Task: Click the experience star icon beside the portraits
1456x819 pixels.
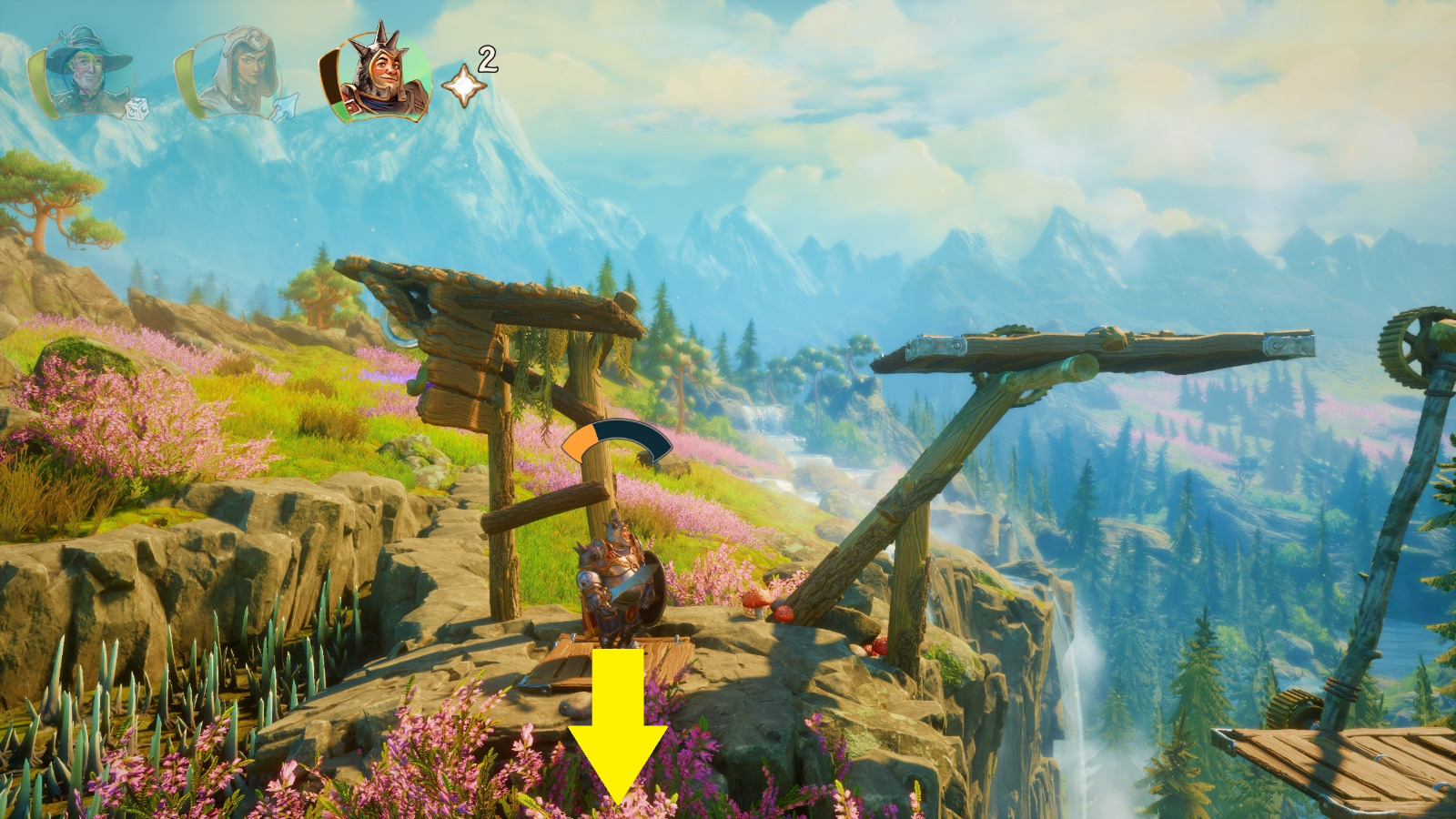Action: click(x=462, y=86)
